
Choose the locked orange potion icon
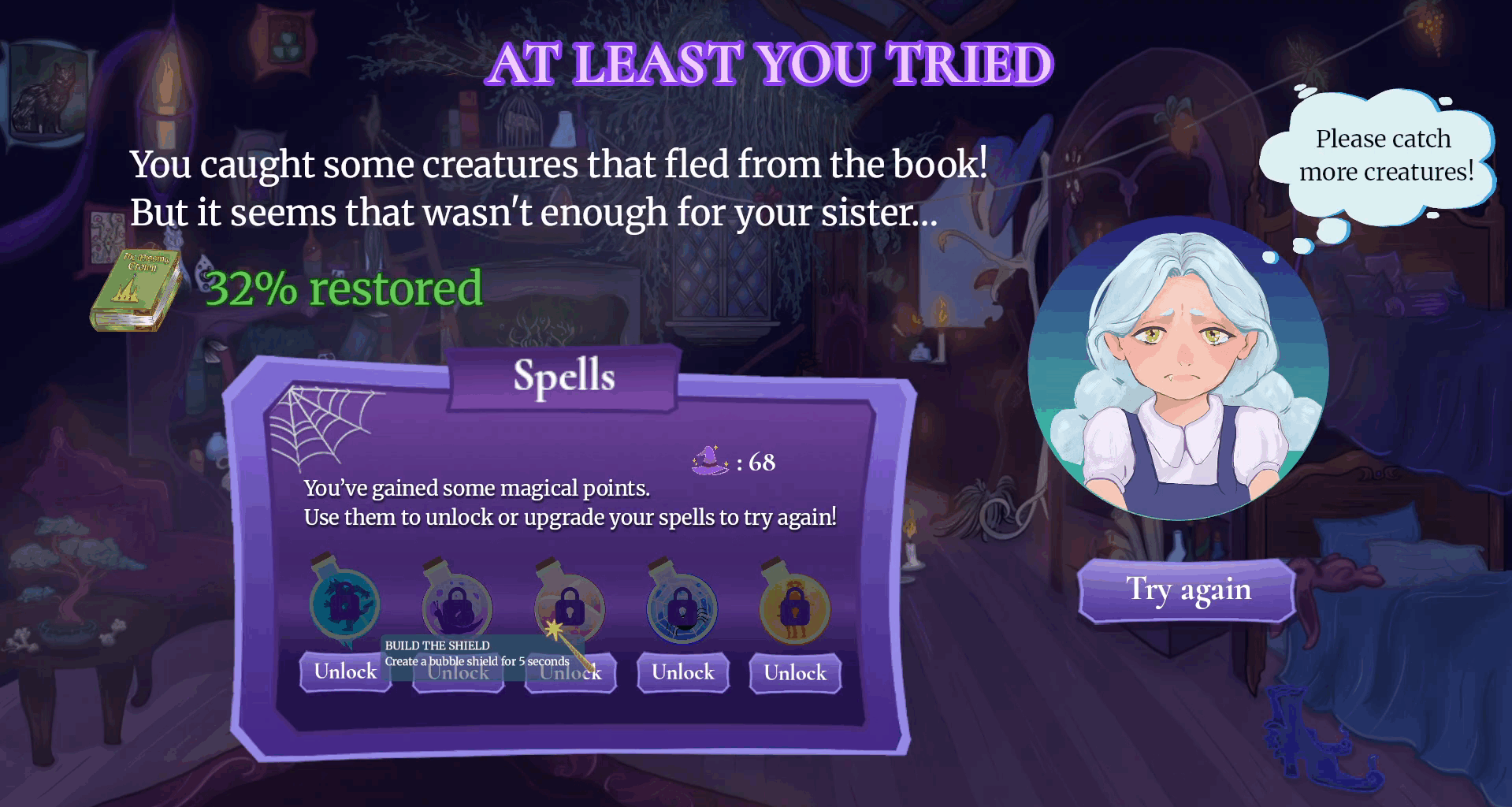(x=794, y=607)
